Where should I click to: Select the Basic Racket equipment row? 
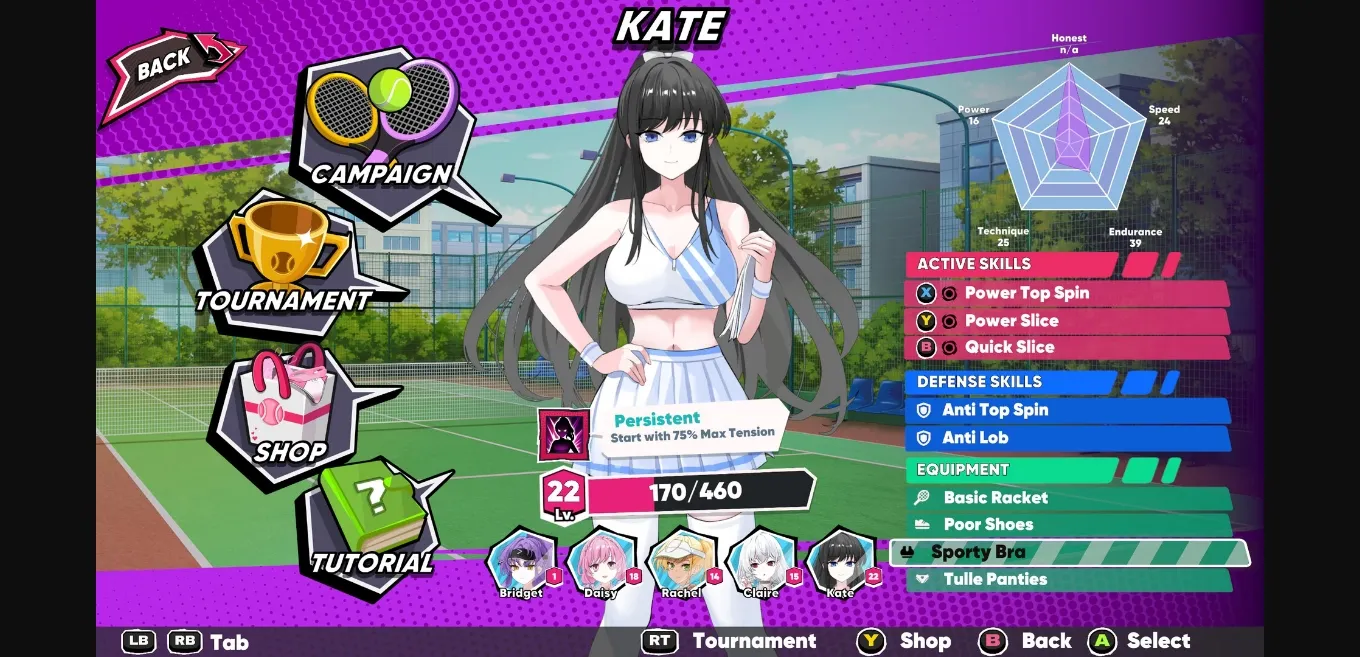[1066, 498]
